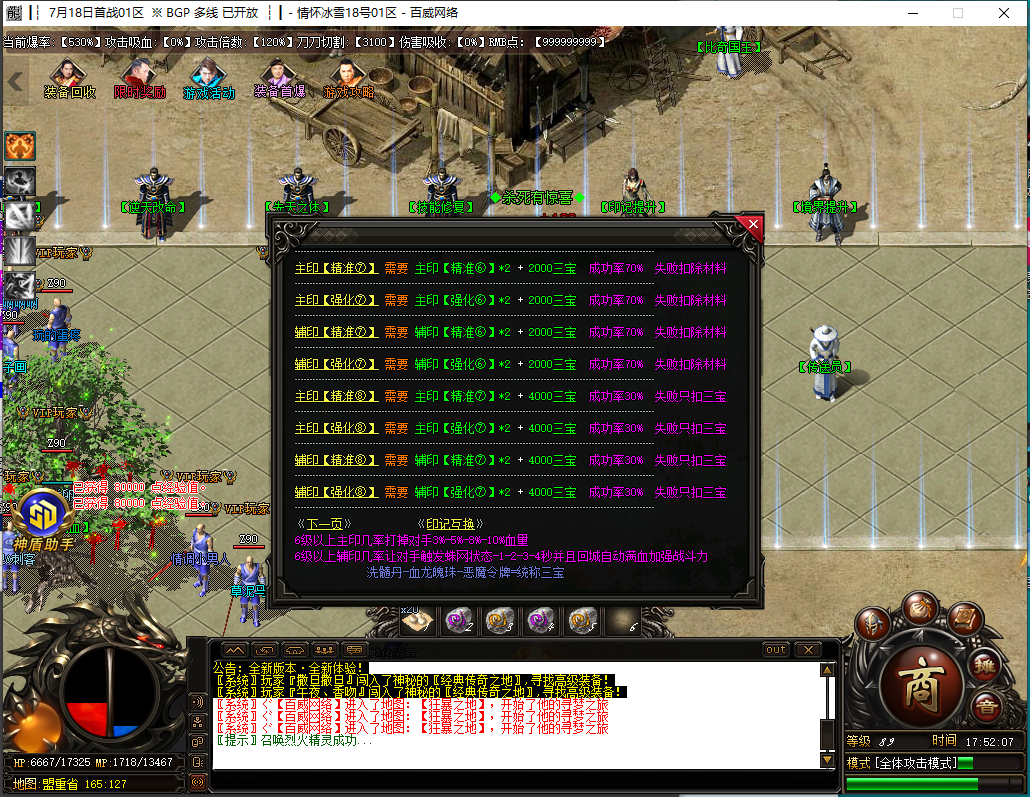Go to the next page (下一页)
The height and width of the screenshot is (797, 1030).
point(324,524)
